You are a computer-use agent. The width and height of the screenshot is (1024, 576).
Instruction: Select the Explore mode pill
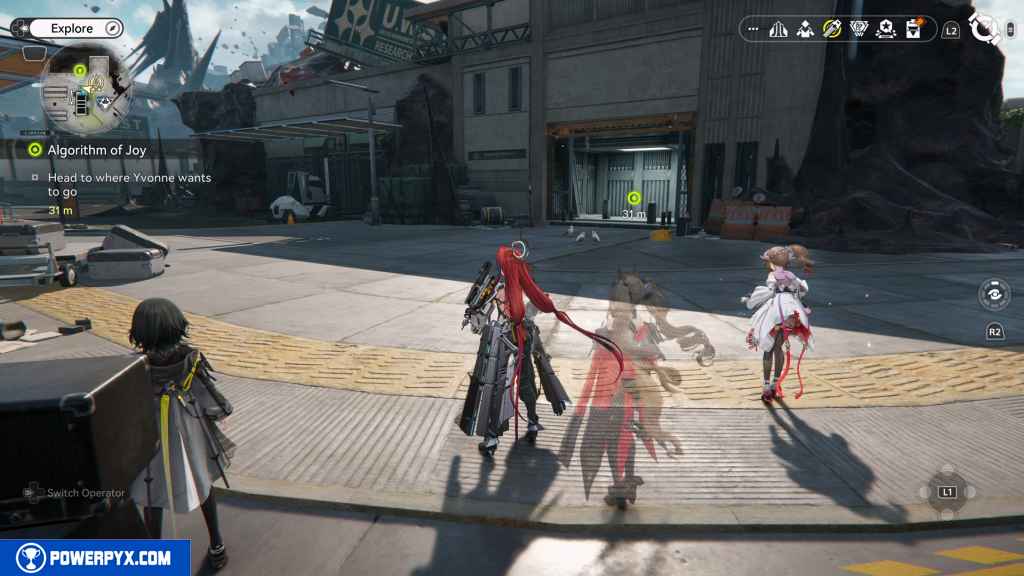click(x=72, y=29)
